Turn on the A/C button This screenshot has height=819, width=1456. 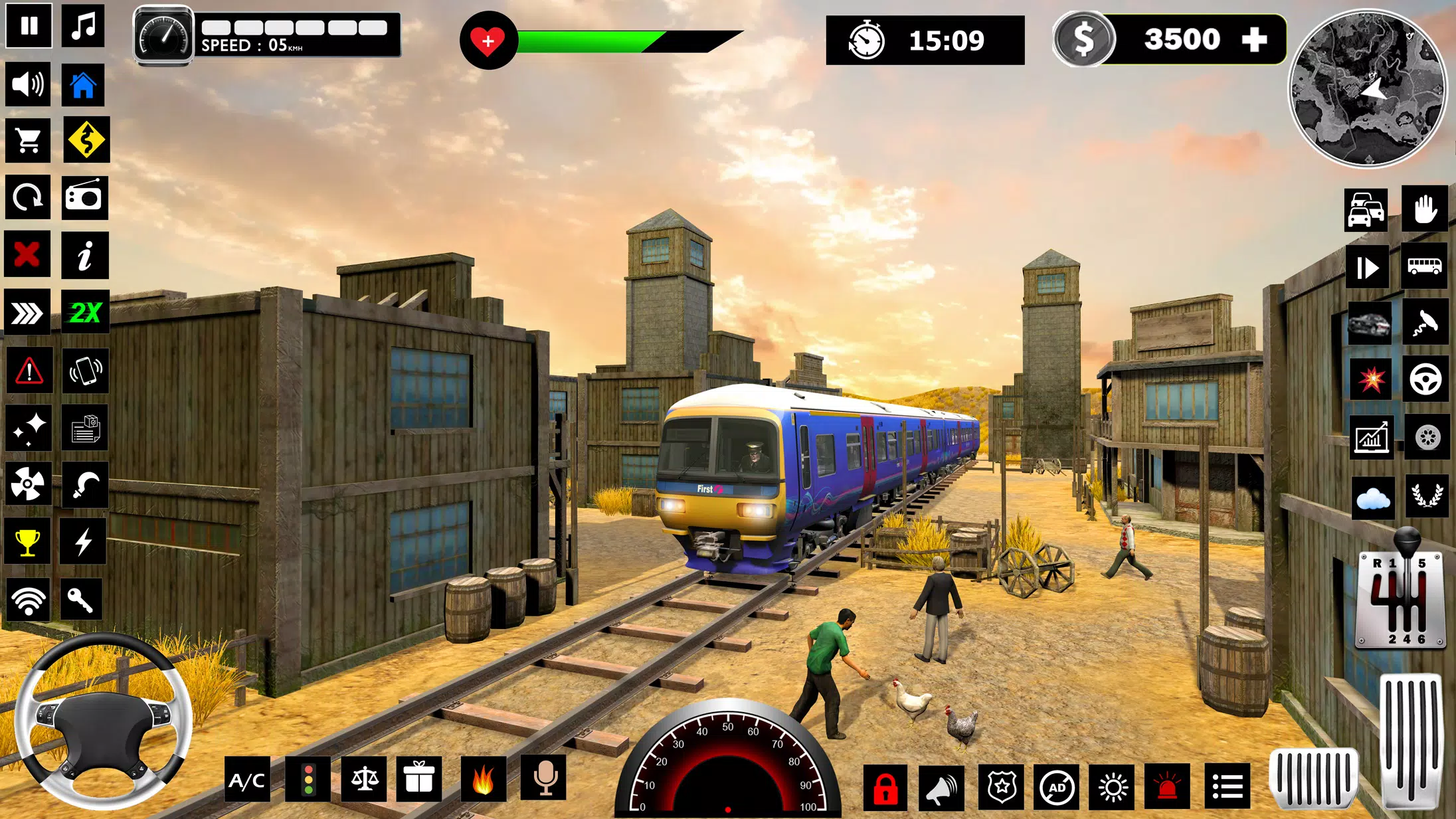(247, 780)
